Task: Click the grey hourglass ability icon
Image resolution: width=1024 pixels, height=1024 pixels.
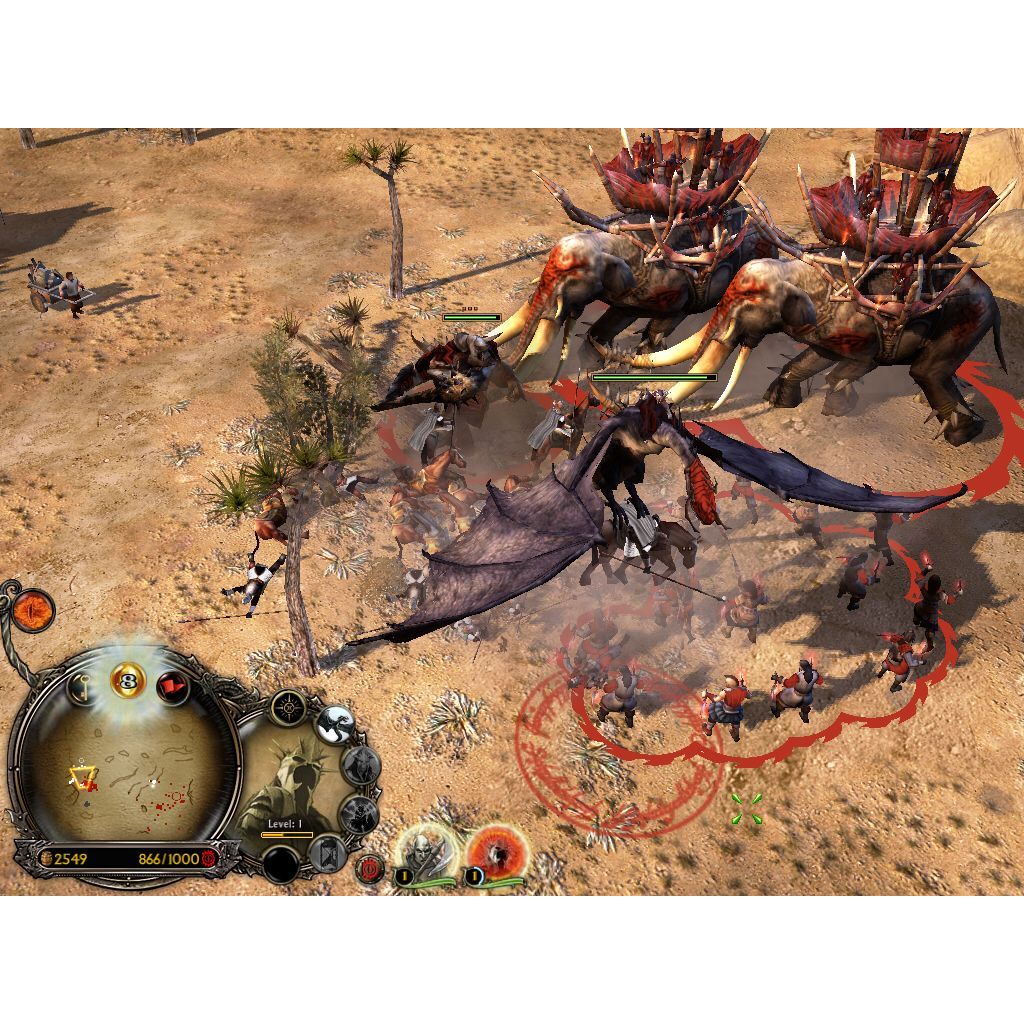Action: (327, 854)
